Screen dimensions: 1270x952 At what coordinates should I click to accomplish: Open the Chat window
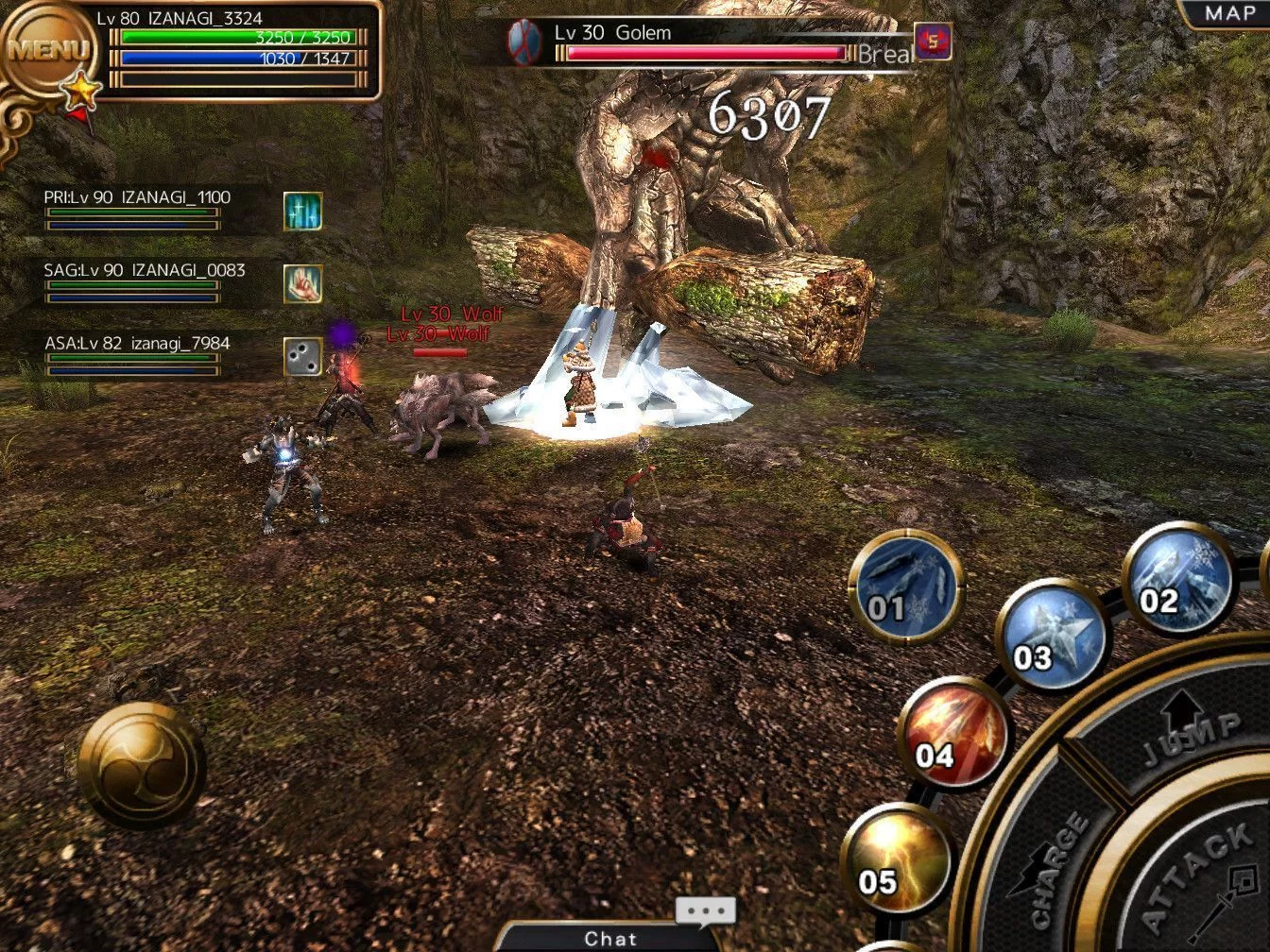[x=610, y=938]
